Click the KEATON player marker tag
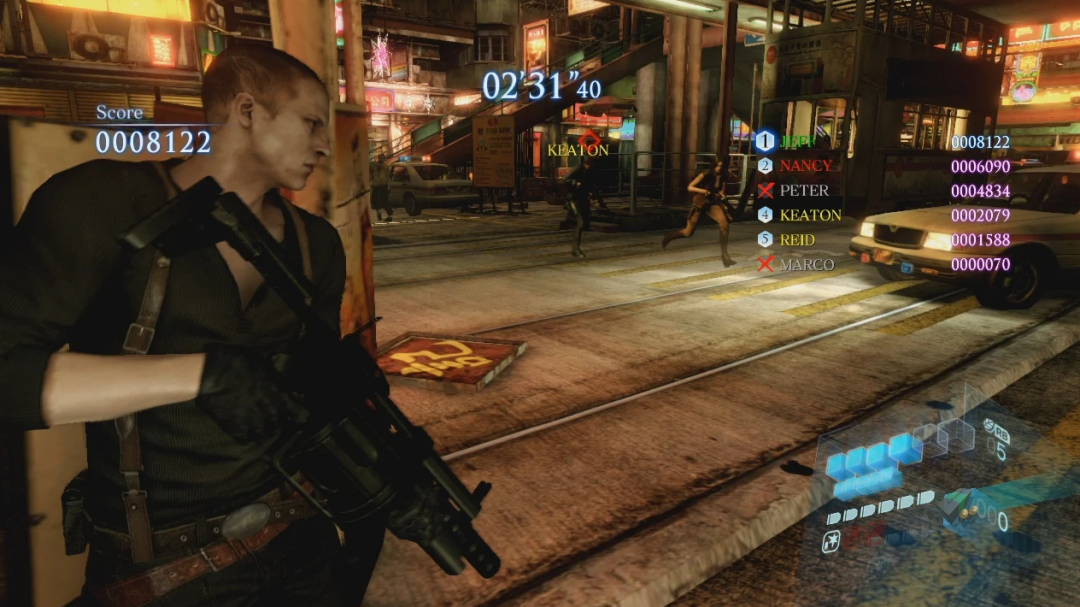This screenshot has width=1080, height=607. 578,150
